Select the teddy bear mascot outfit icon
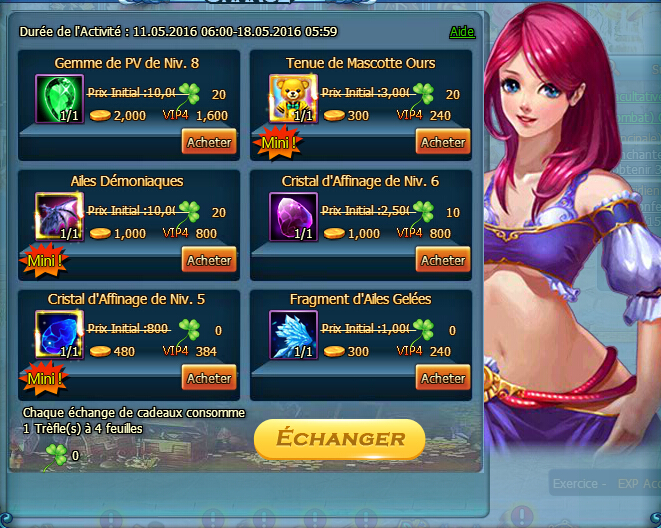Image resolution: width=661 pixels, height=528 pixels. coord(293,99)
